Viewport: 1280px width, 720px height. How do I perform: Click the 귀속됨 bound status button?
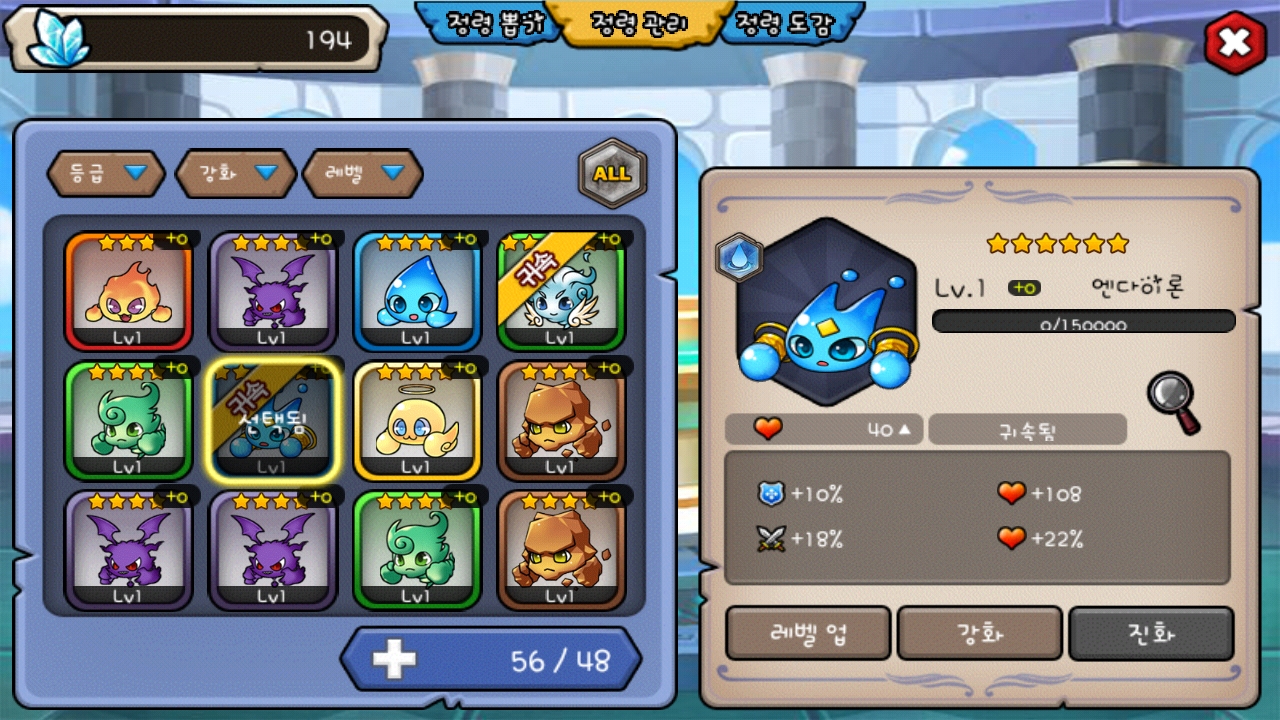coord(1027,430)
